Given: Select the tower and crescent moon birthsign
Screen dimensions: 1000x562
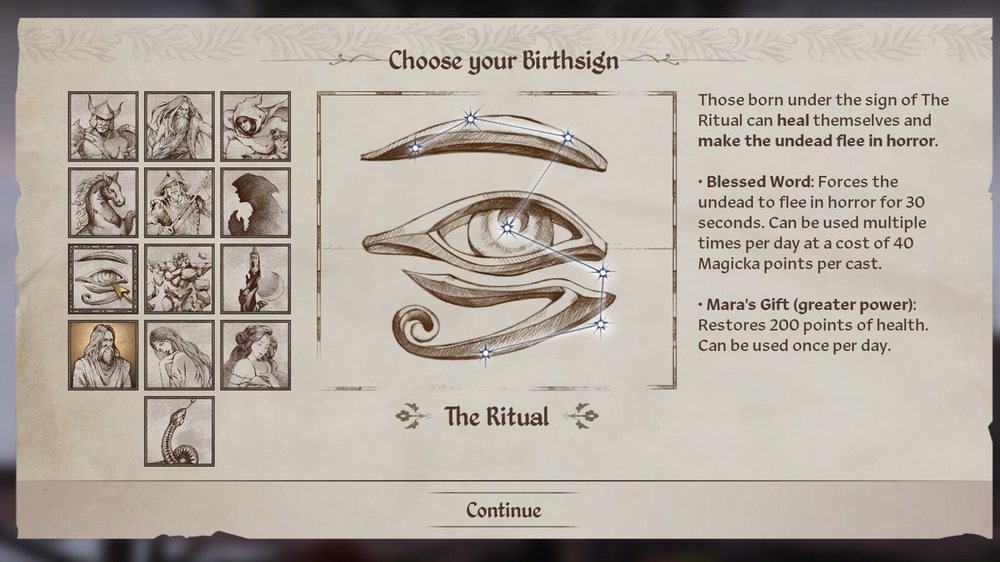Looking at the screenshot, I should coord(255,279).
